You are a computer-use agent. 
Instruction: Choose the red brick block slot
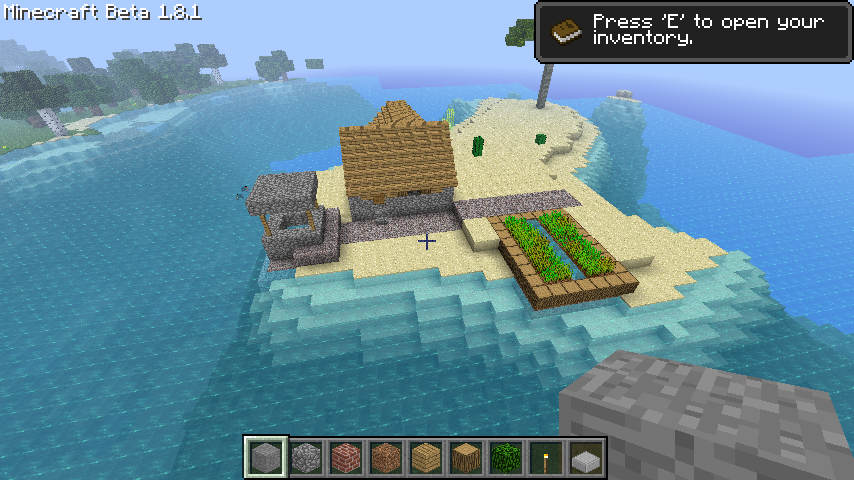346,458
